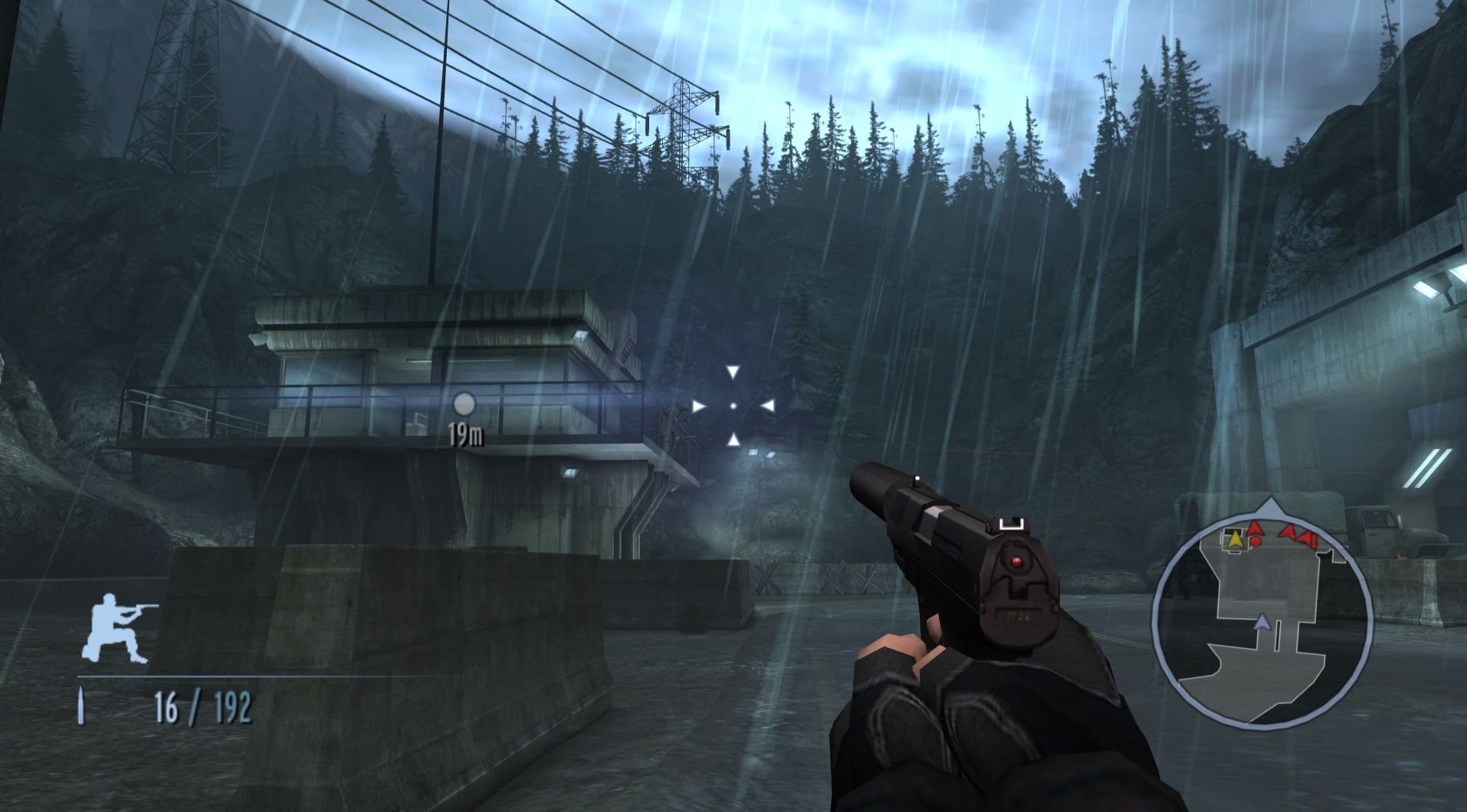The width and height of the screenshot is (1467, 812).
Task: Select the 19m objective waypoint marker
Action: coord(464,404)
